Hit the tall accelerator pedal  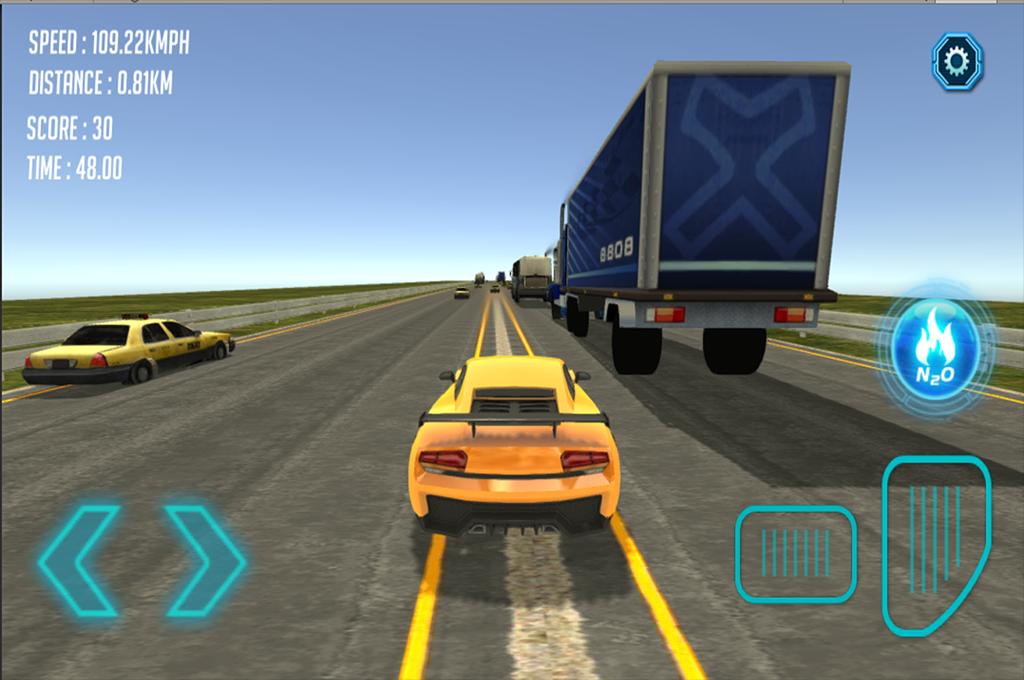click(934, 543)
